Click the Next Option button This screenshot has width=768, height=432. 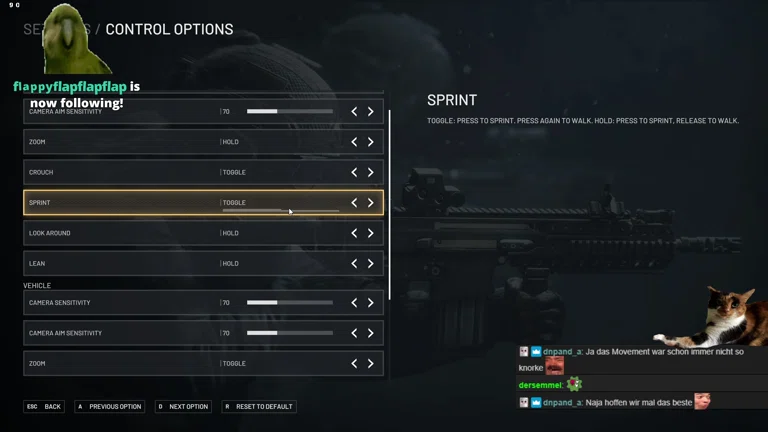tap(183, 407)
